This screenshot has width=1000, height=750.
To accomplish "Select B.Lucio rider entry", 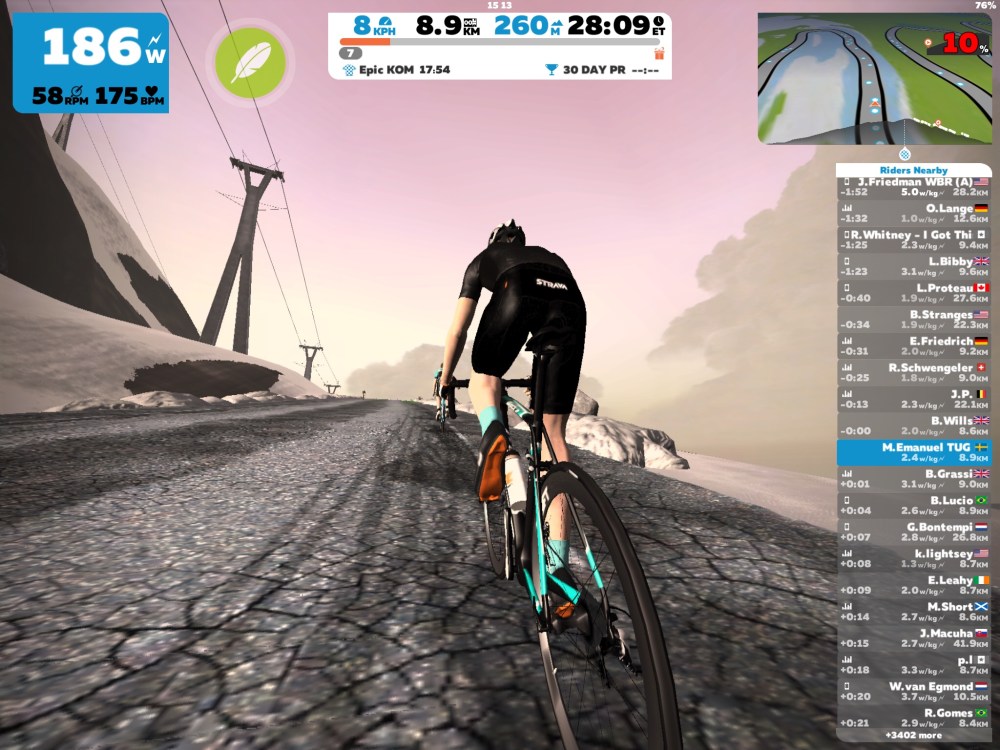I will [913, 506].
